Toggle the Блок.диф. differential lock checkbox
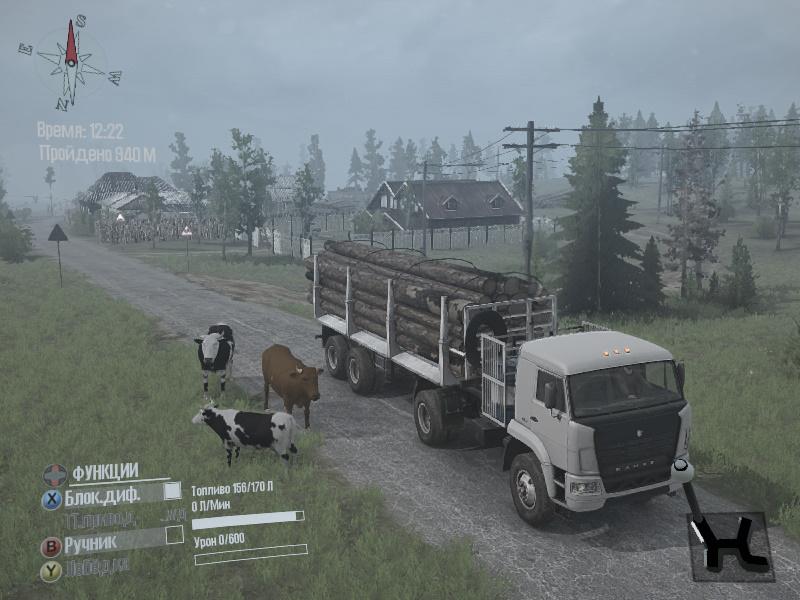The height and width of the screenshot is (600, 800). click(172, 490)
